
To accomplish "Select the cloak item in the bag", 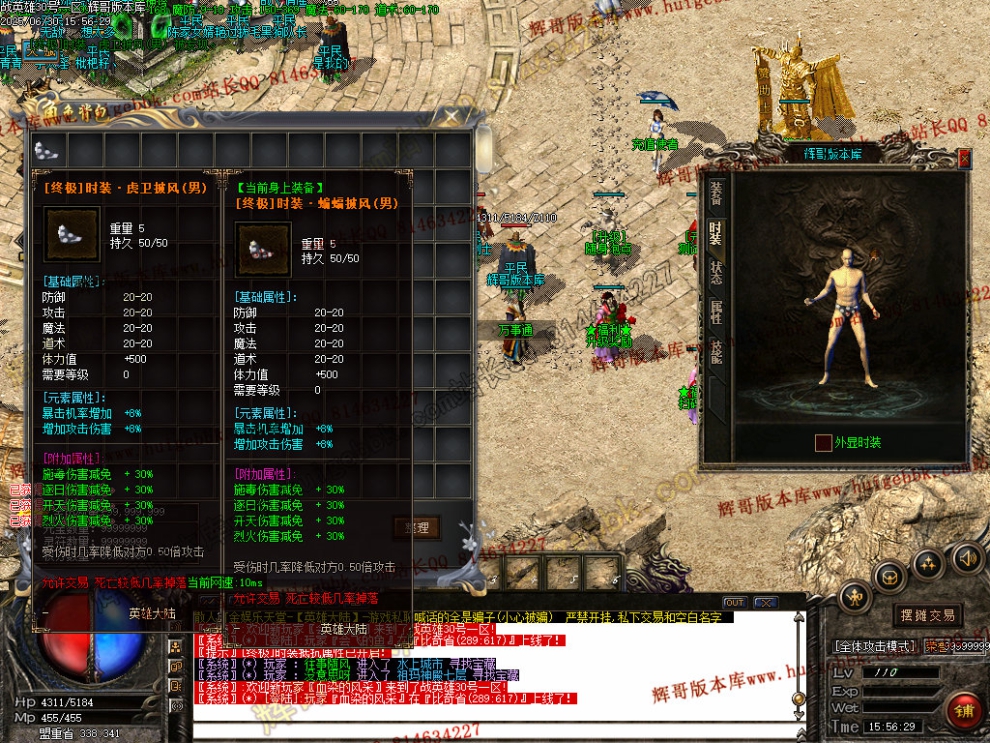I will (x=46, y=150).
